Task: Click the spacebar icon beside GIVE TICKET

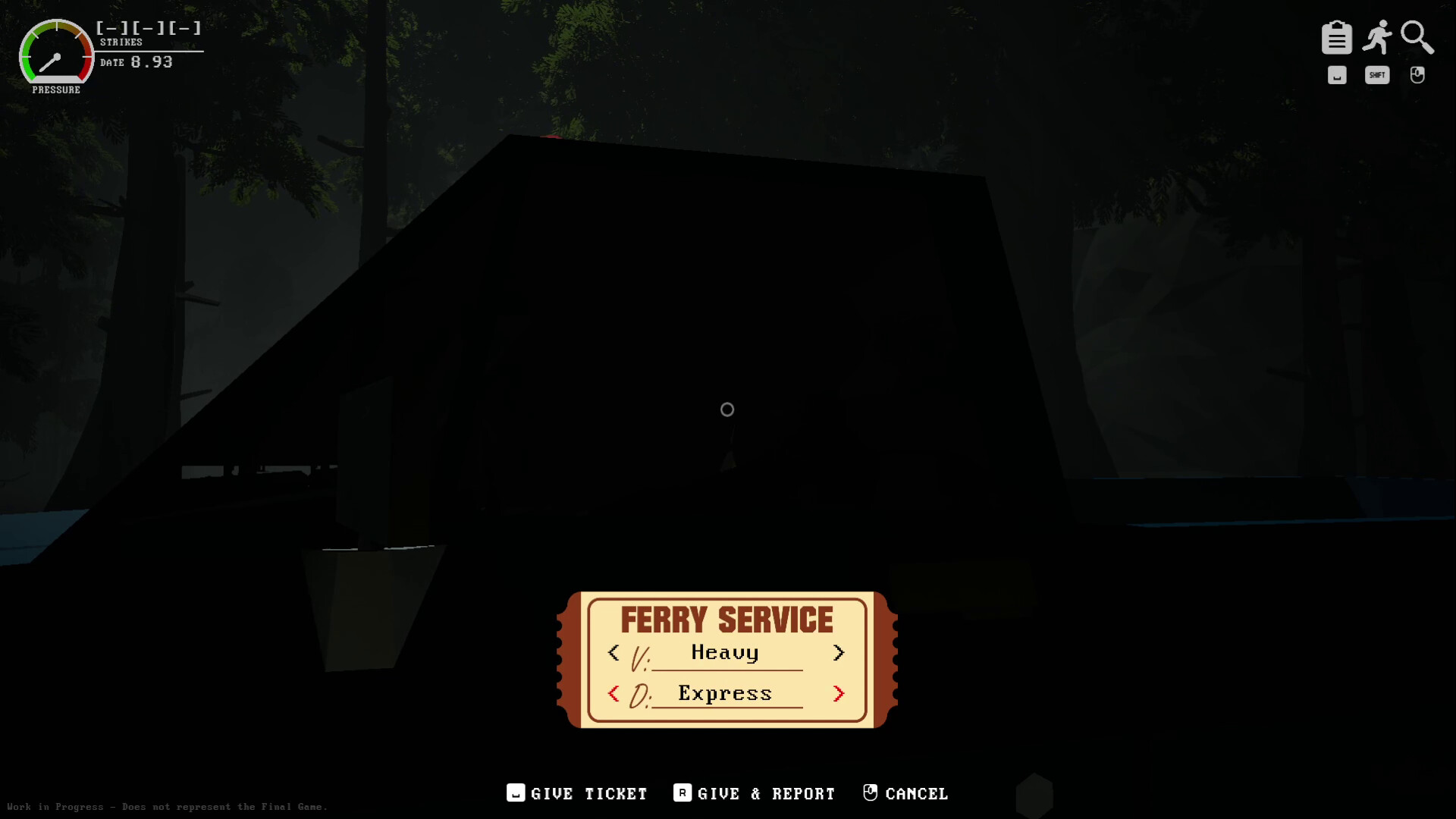Action: (515, 793)
